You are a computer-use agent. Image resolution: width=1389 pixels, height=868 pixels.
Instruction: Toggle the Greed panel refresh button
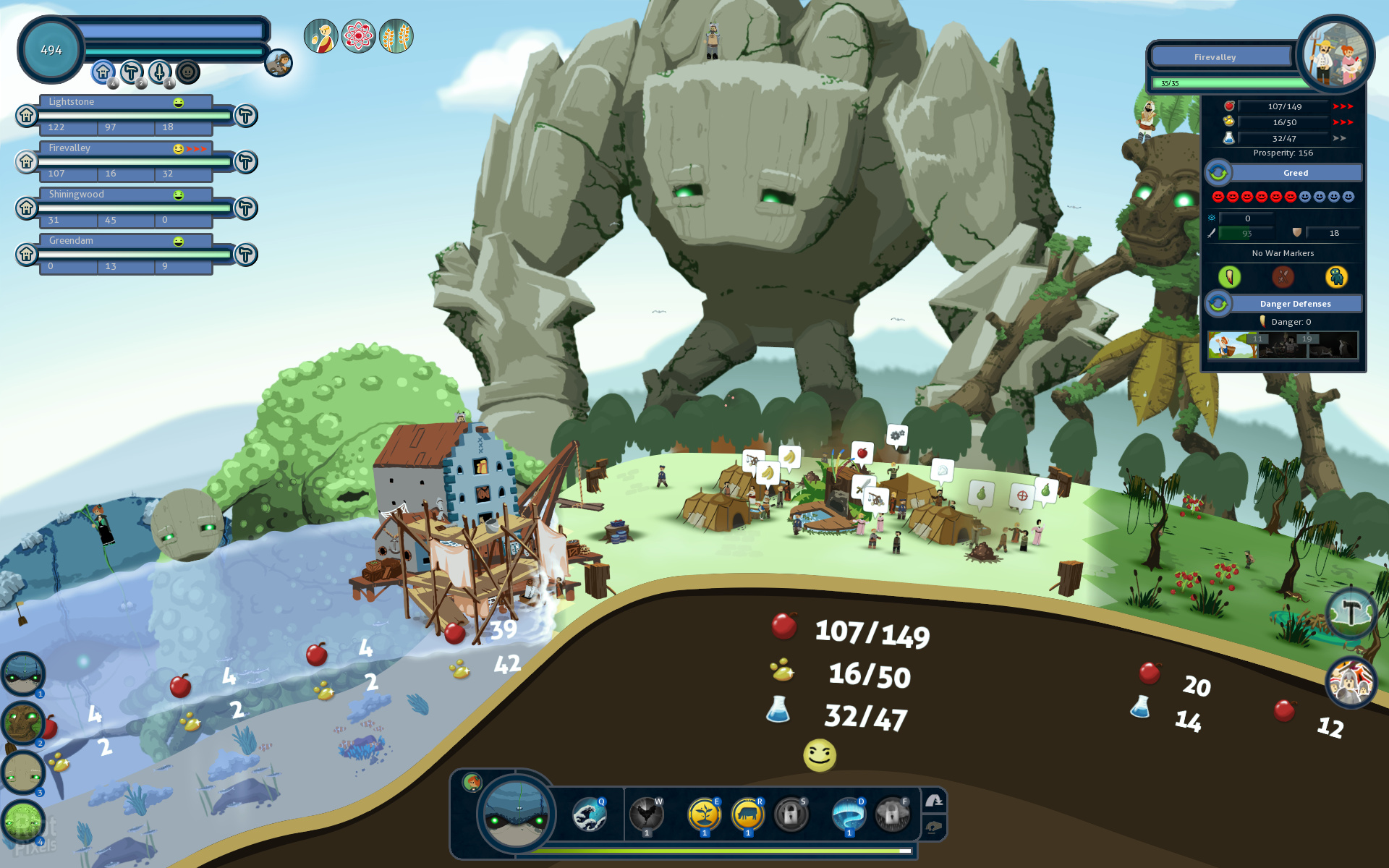pos(1218,173)
